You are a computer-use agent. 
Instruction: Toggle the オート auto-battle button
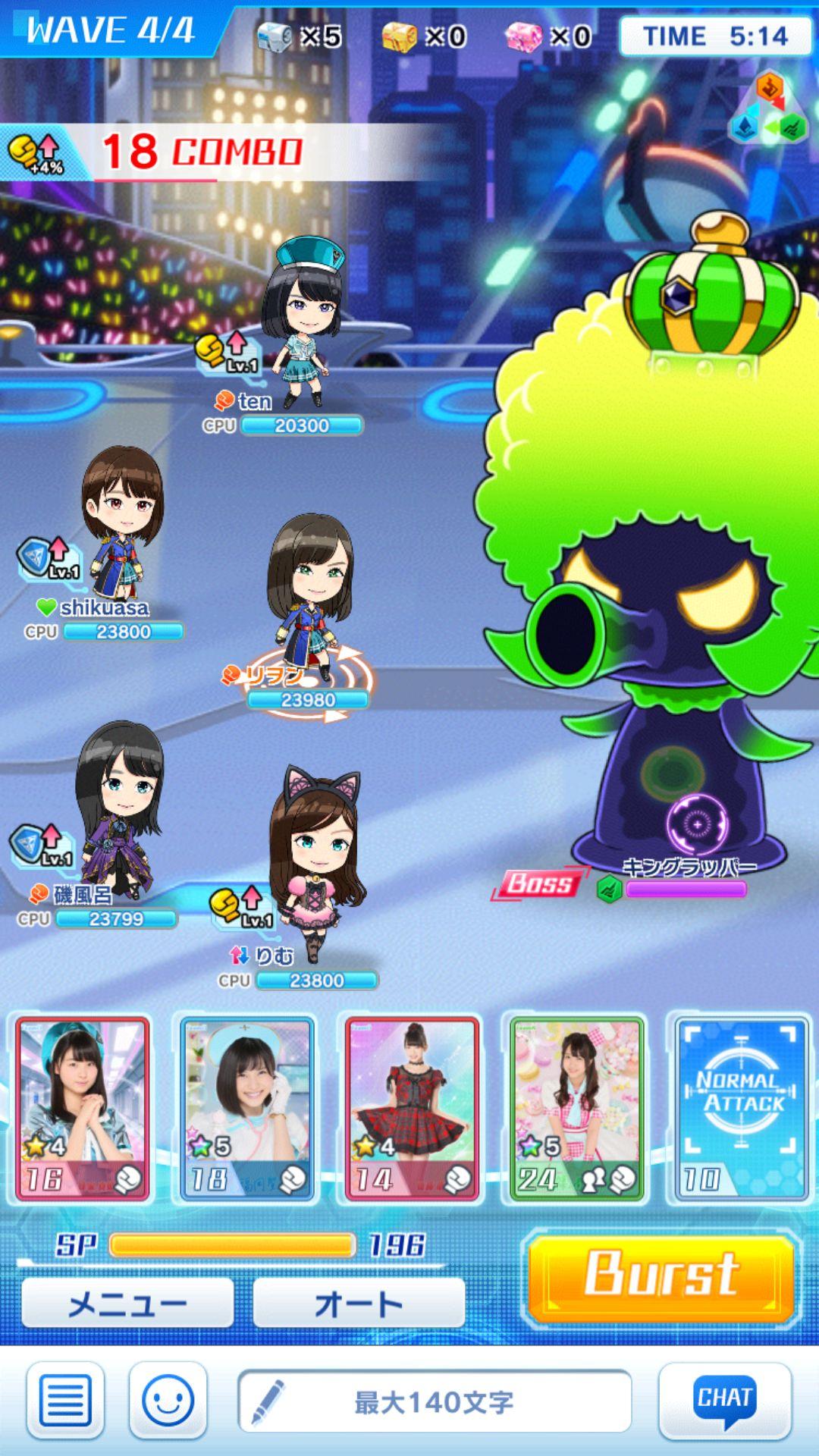click(358, 1304)
